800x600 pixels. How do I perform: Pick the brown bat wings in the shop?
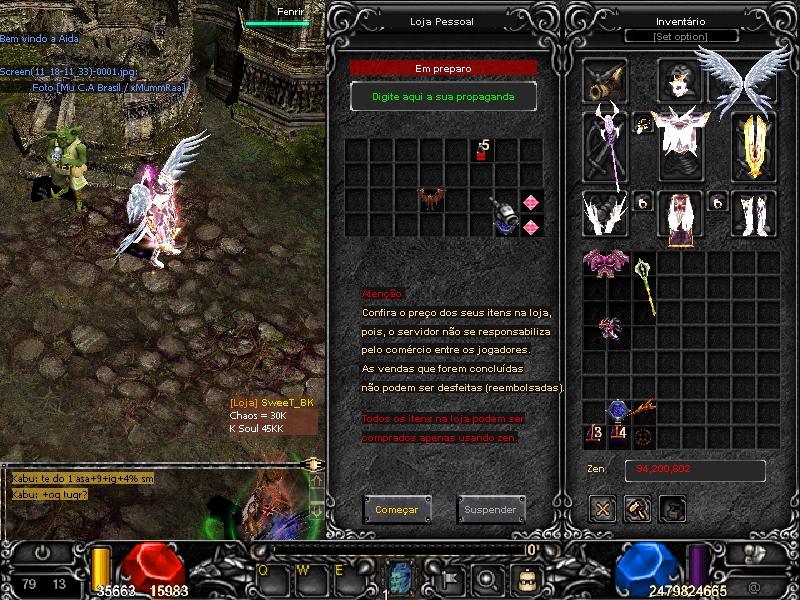pyautogui.click(x=432, y=199)
